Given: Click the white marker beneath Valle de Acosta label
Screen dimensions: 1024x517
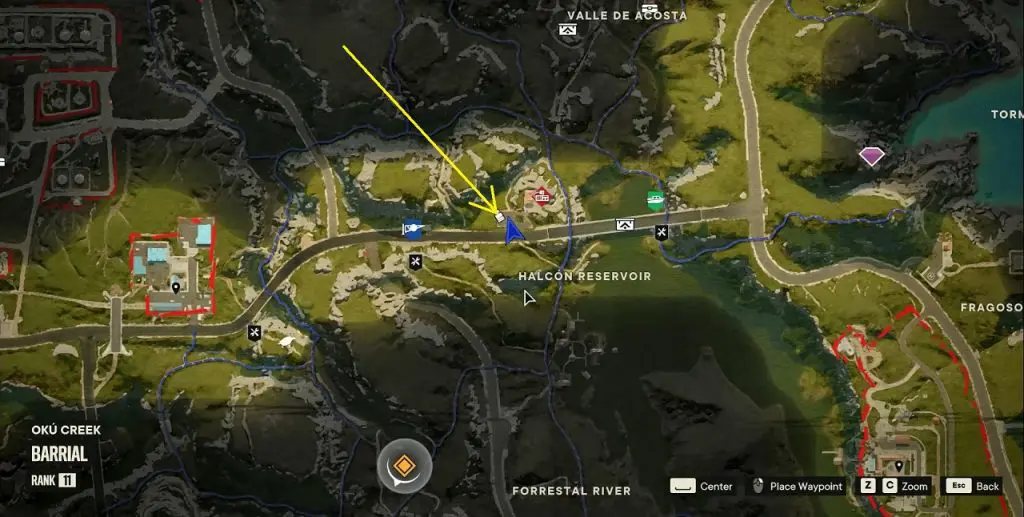Looking at the screenshot, I should (569, 31).
